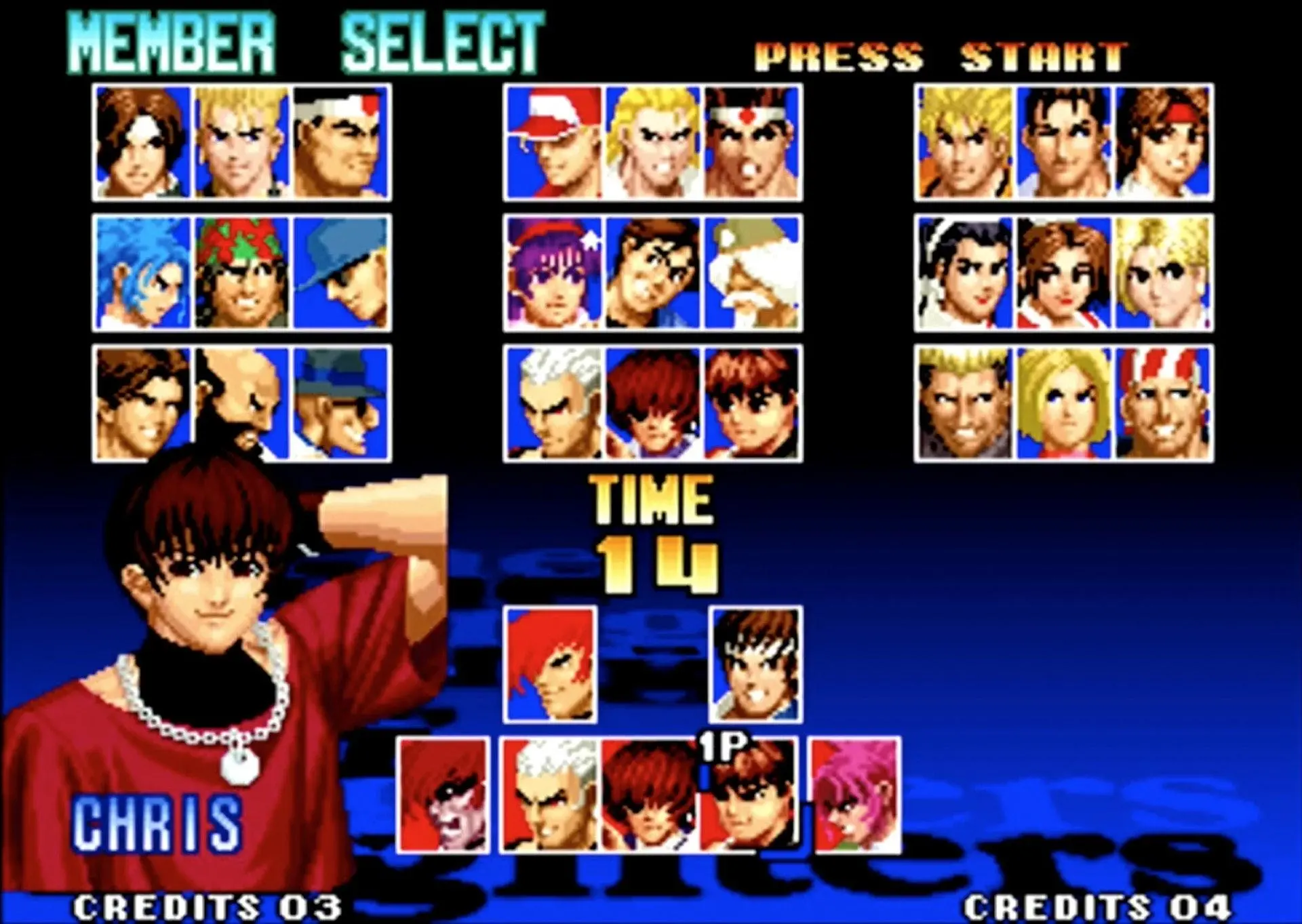Pick Terry Bogard in the red cap
The width and height of the screenshot is (1302, 924).
pos(554,142)
